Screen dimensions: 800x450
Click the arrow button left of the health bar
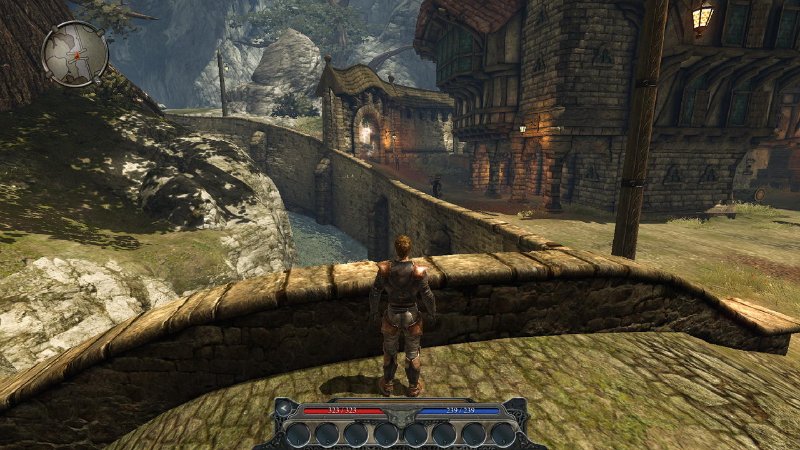(x=285, y=409)
